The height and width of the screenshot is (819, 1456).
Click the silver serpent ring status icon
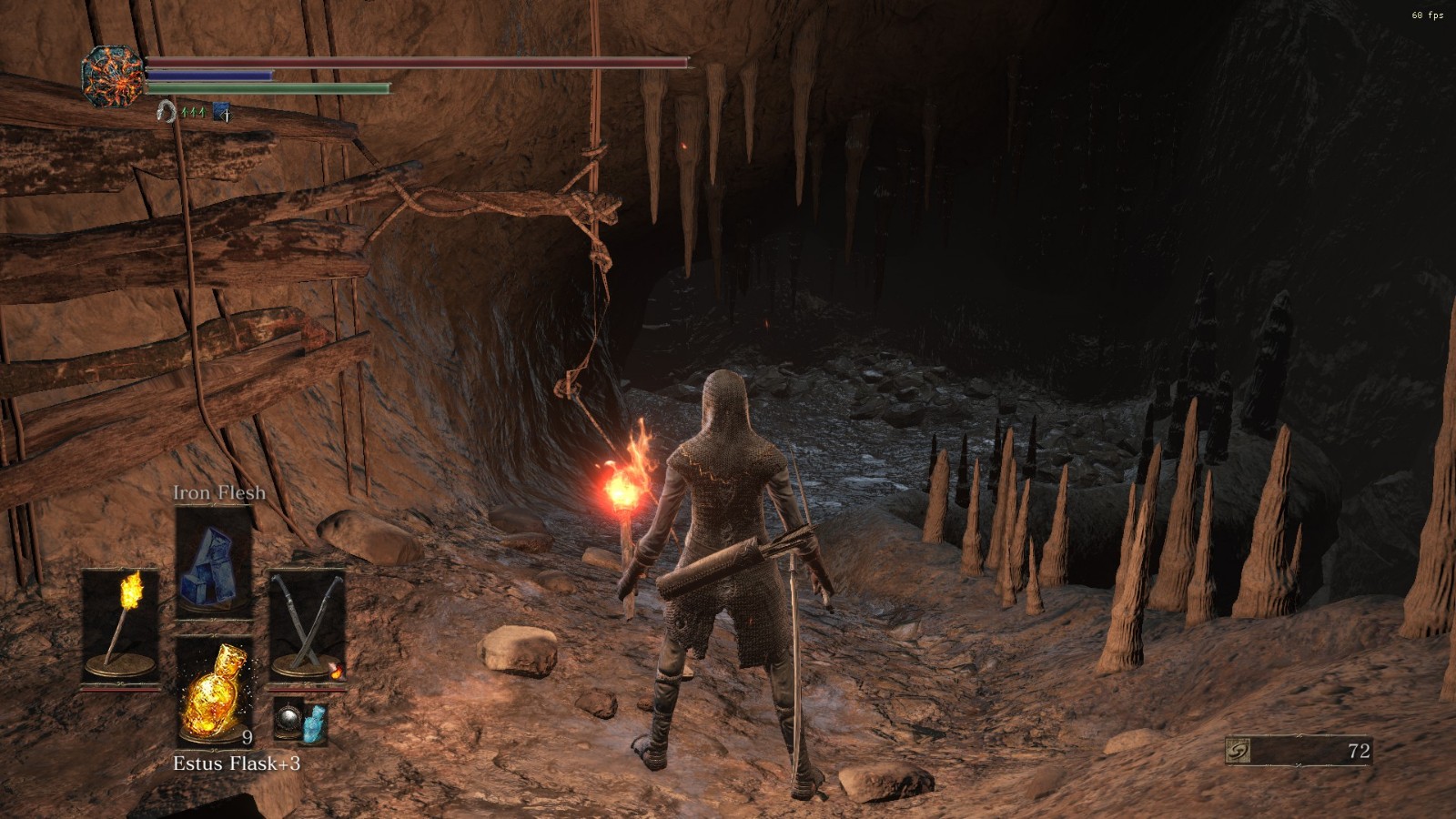coord(166,111)
